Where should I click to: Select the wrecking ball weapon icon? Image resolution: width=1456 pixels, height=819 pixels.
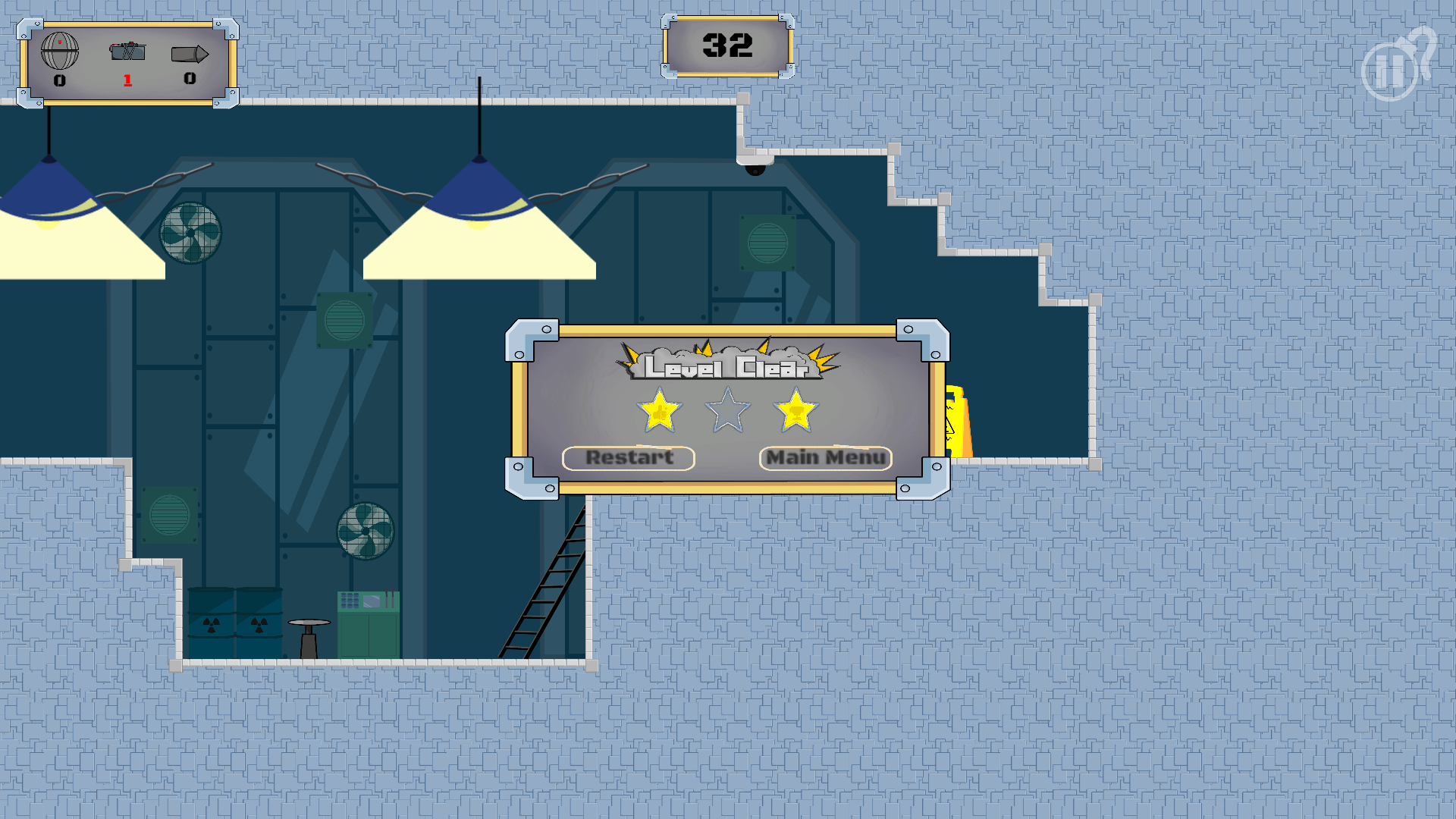[59, 52]
